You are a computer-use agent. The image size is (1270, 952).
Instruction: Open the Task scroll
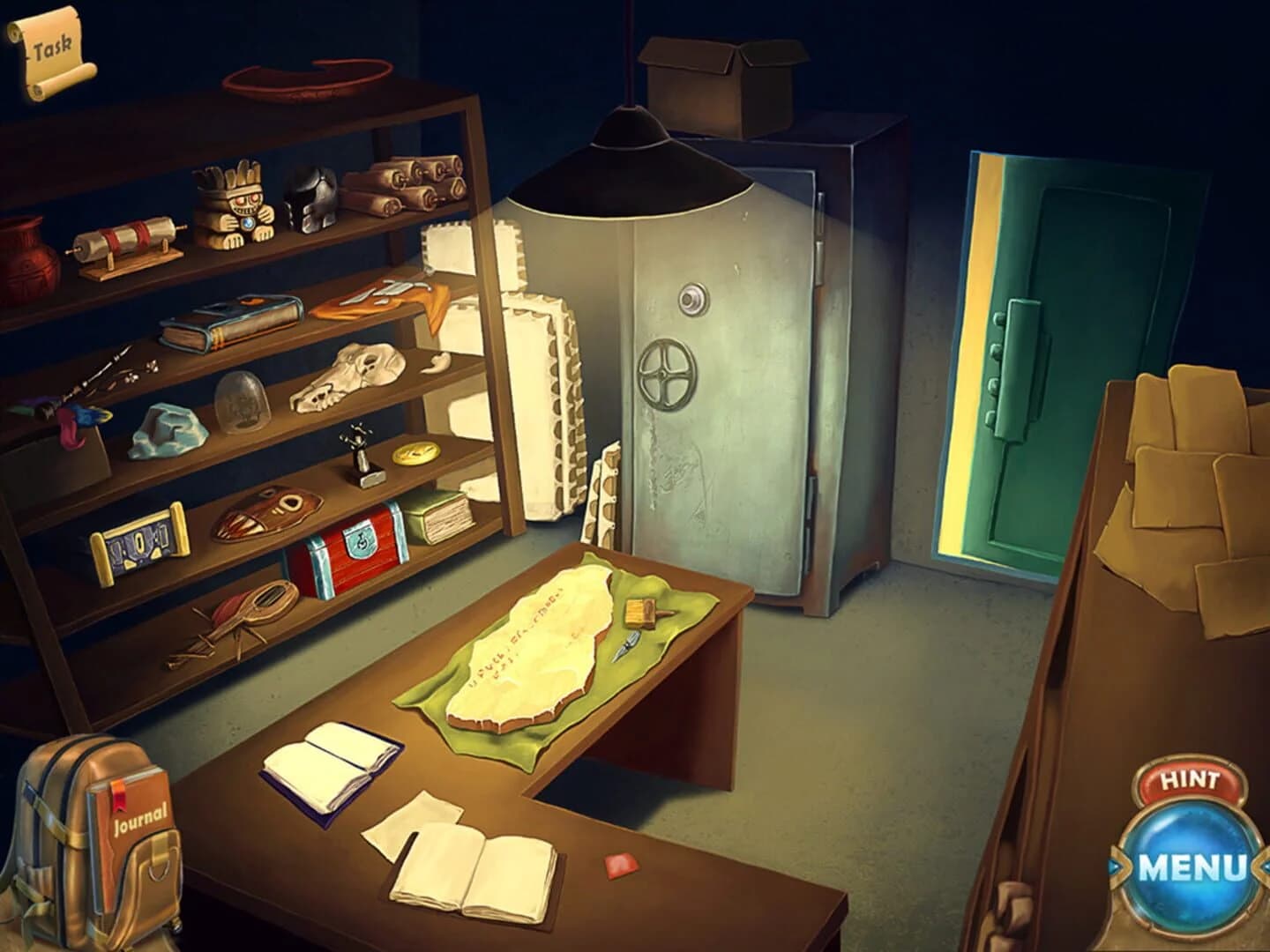pyautogui.click(x=53, y=48)
